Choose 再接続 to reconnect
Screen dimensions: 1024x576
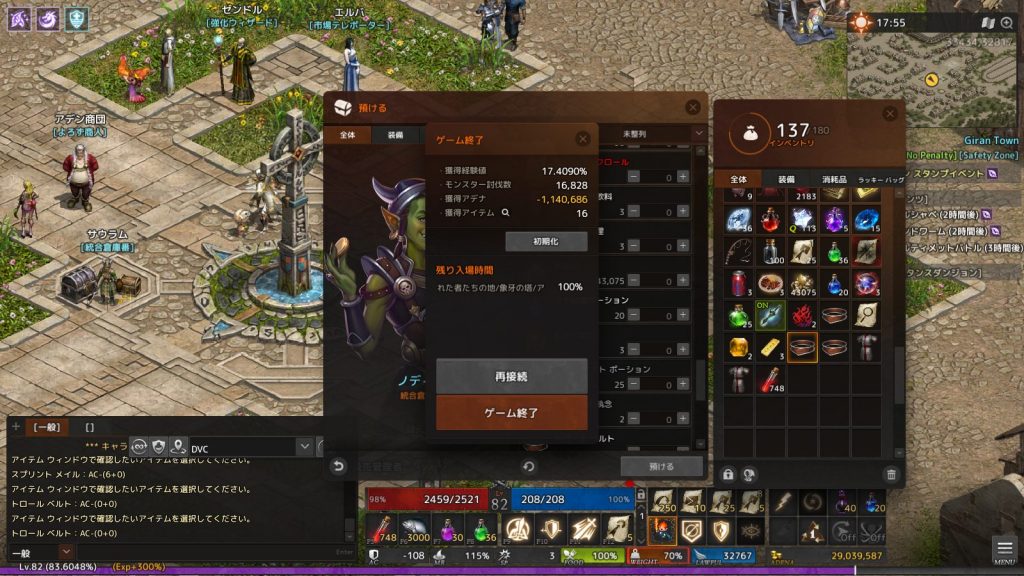click(x=511, y=377)
